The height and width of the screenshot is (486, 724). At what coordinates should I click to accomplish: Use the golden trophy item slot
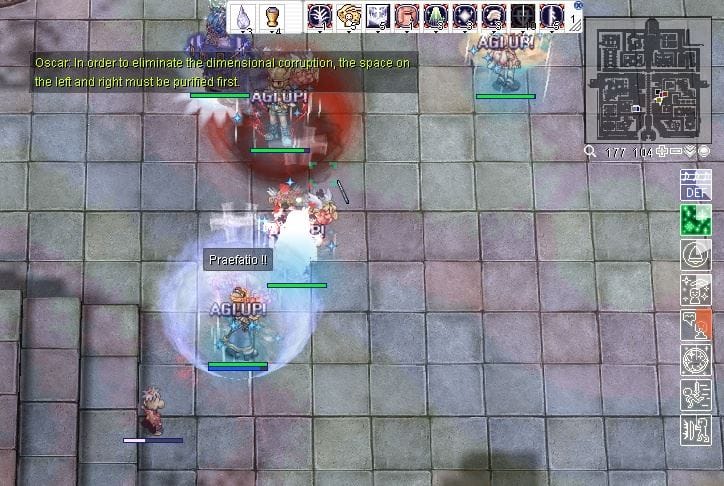coord(272,17)
